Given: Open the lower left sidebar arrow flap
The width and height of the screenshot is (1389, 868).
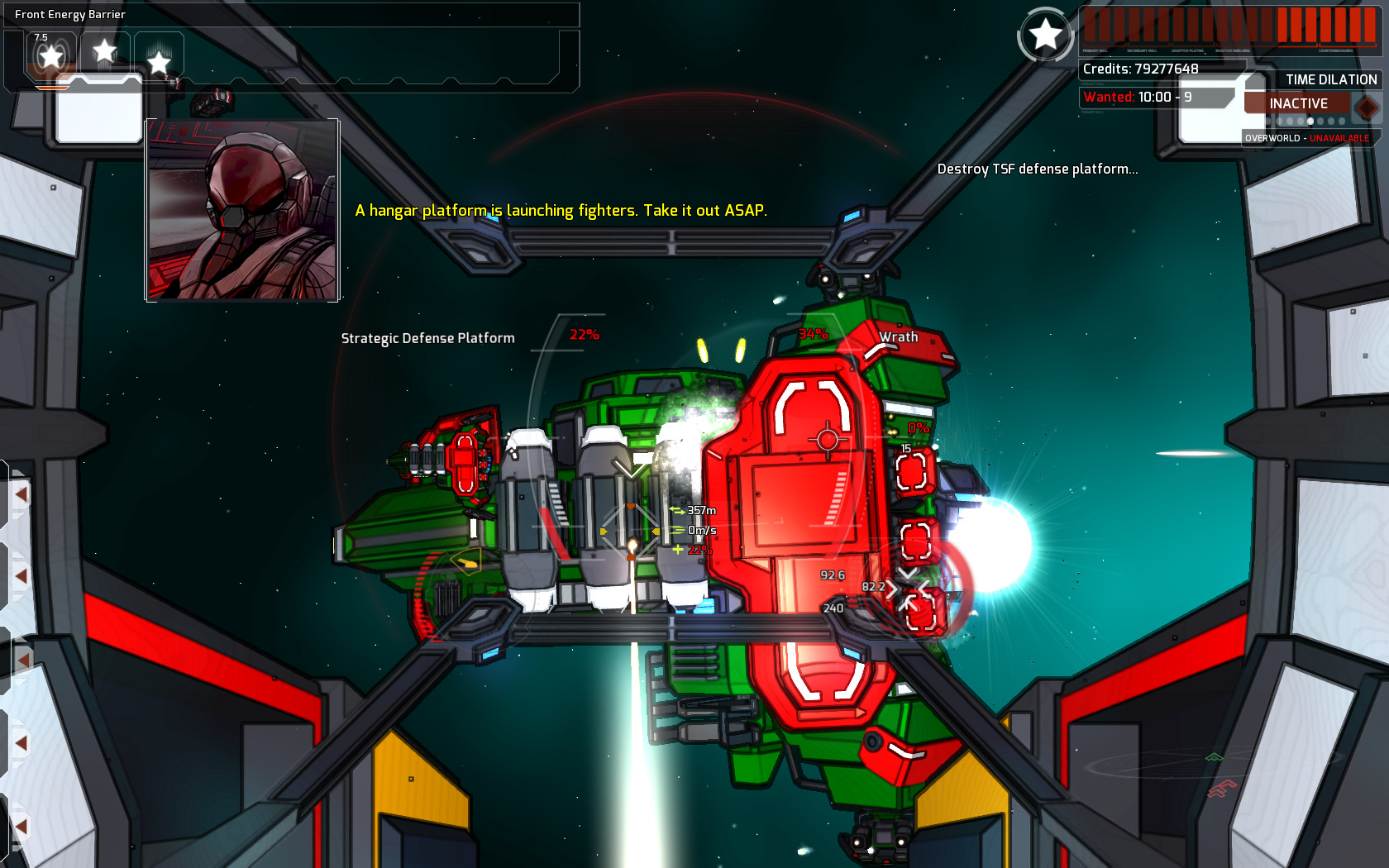Looking at the screenshot, I should pos(25,659).
